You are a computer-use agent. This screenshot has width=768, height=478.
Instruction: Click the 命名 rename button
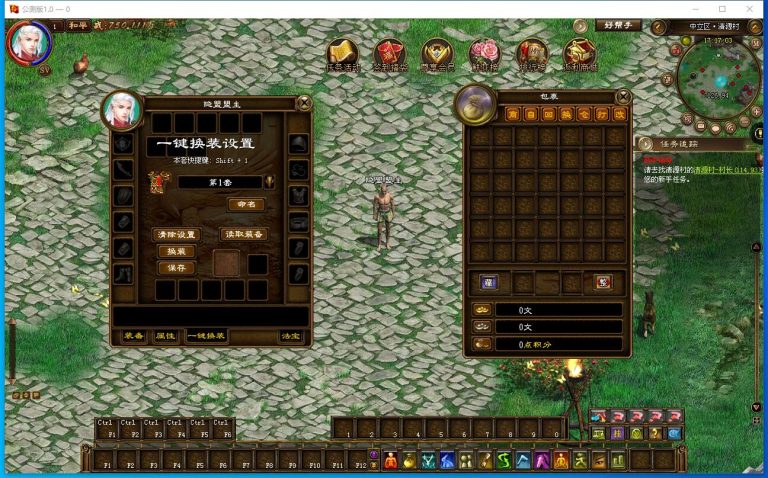(242, 204)
